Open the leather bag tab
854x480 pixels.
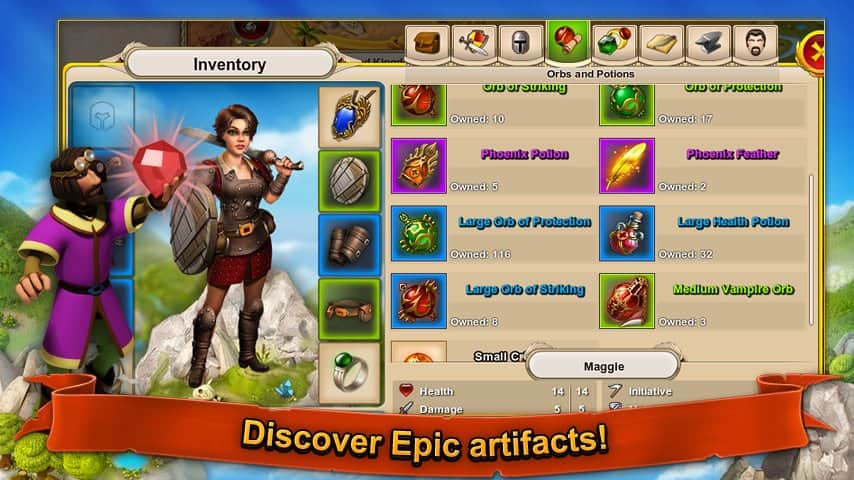tap(427, 46)
